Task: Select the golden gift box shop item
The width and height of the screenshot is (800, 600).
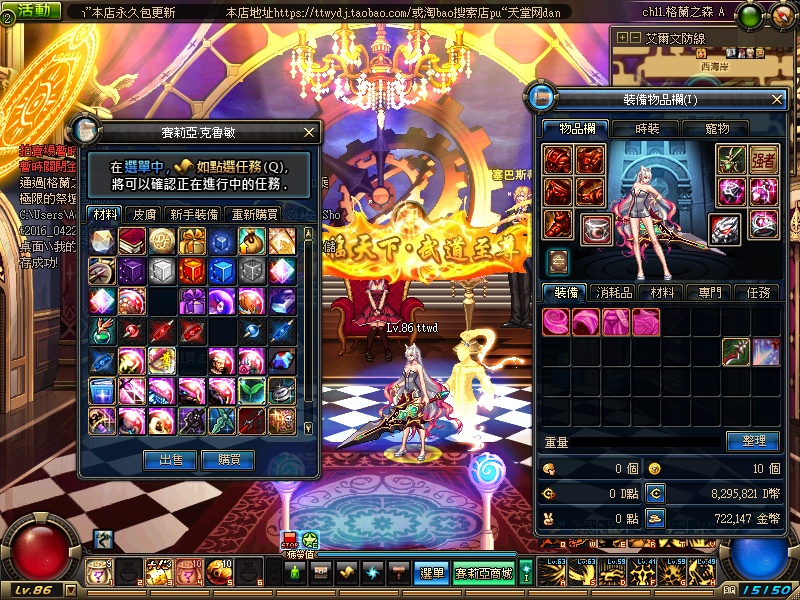Action: click(192, 241)
